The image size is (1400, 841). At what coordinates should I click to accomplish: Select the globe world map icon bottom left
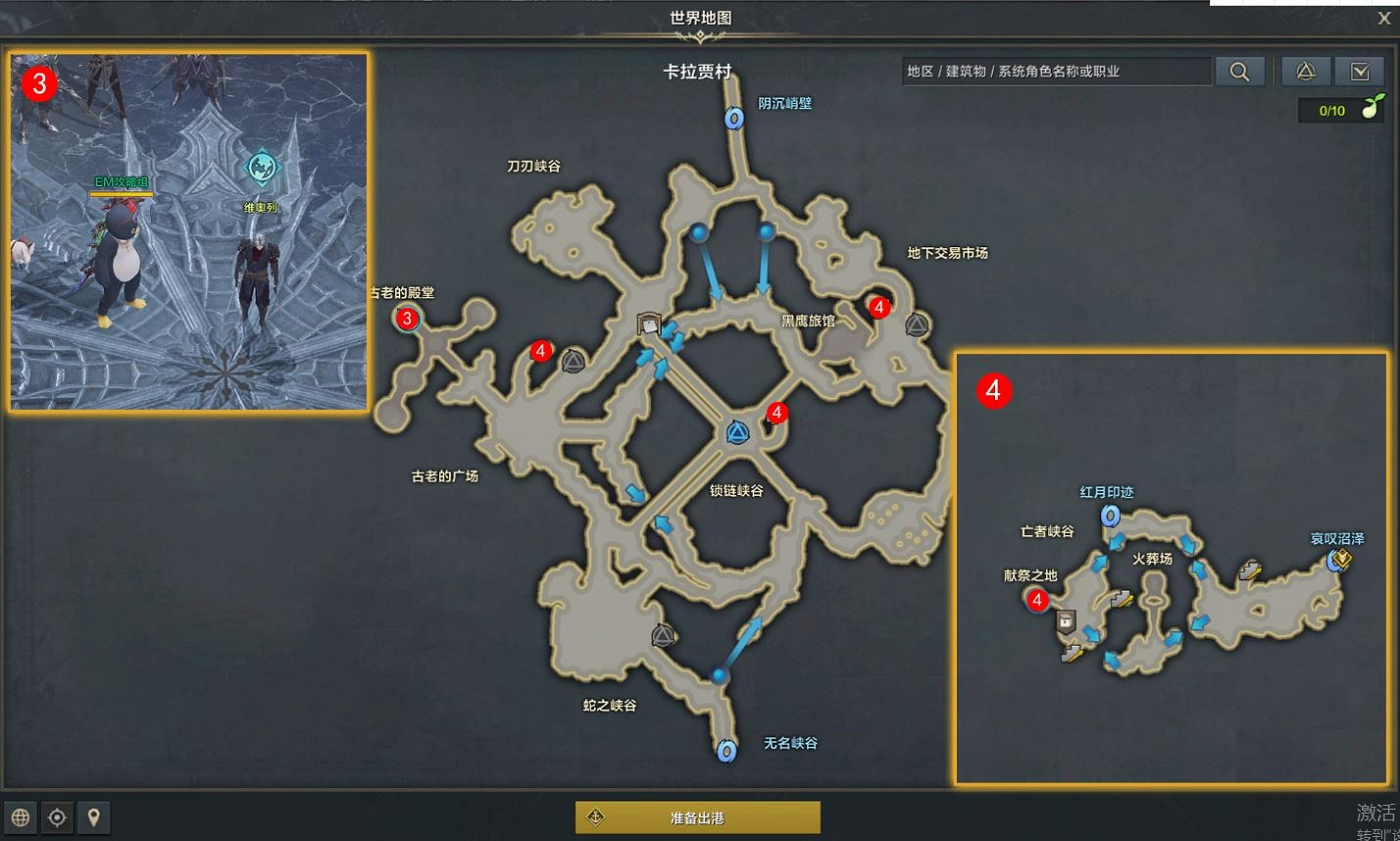point(20,816)
